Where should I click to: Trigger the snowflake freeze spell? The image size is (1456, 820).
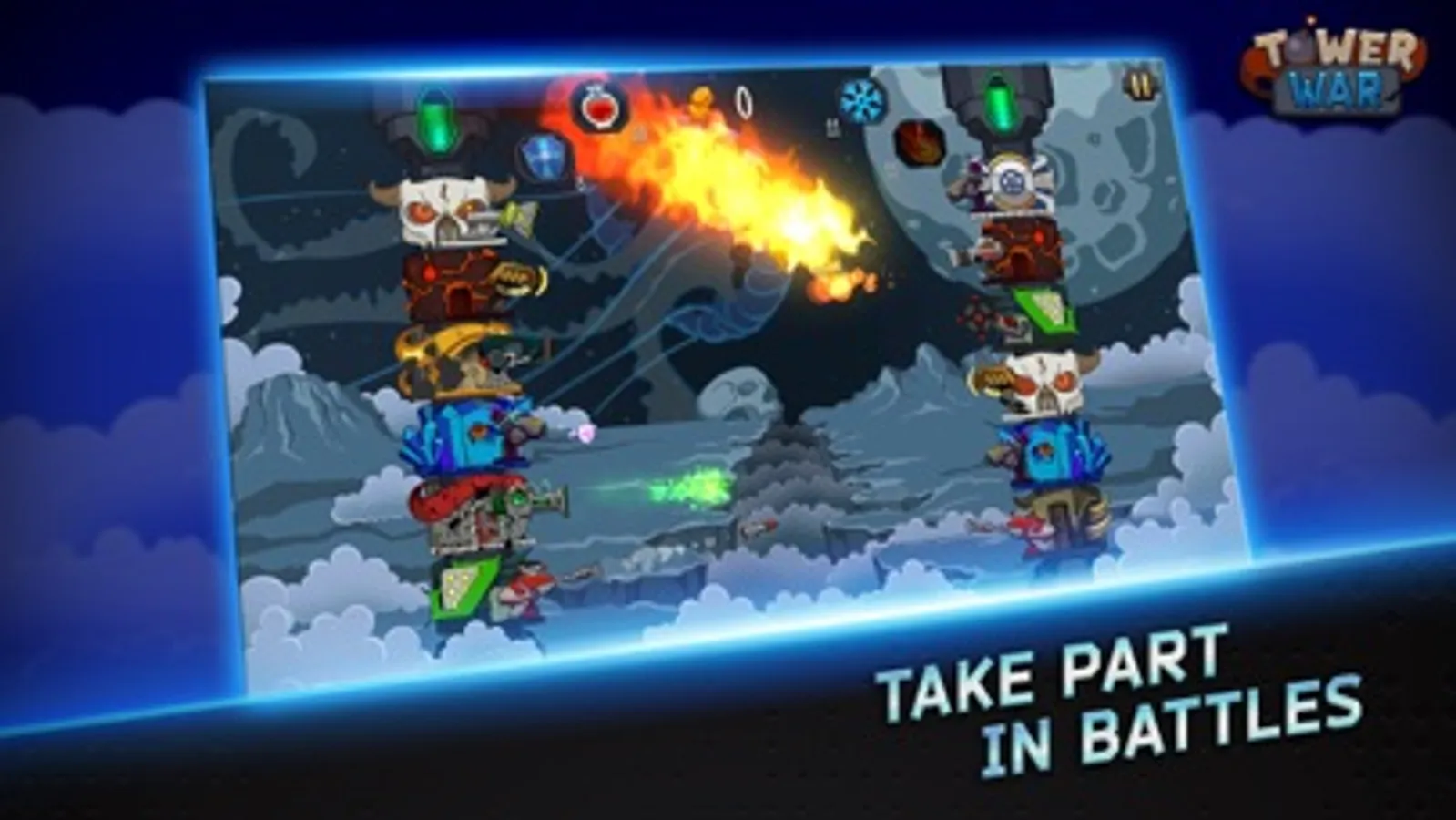pyautogui.click(x=860, y=100)
